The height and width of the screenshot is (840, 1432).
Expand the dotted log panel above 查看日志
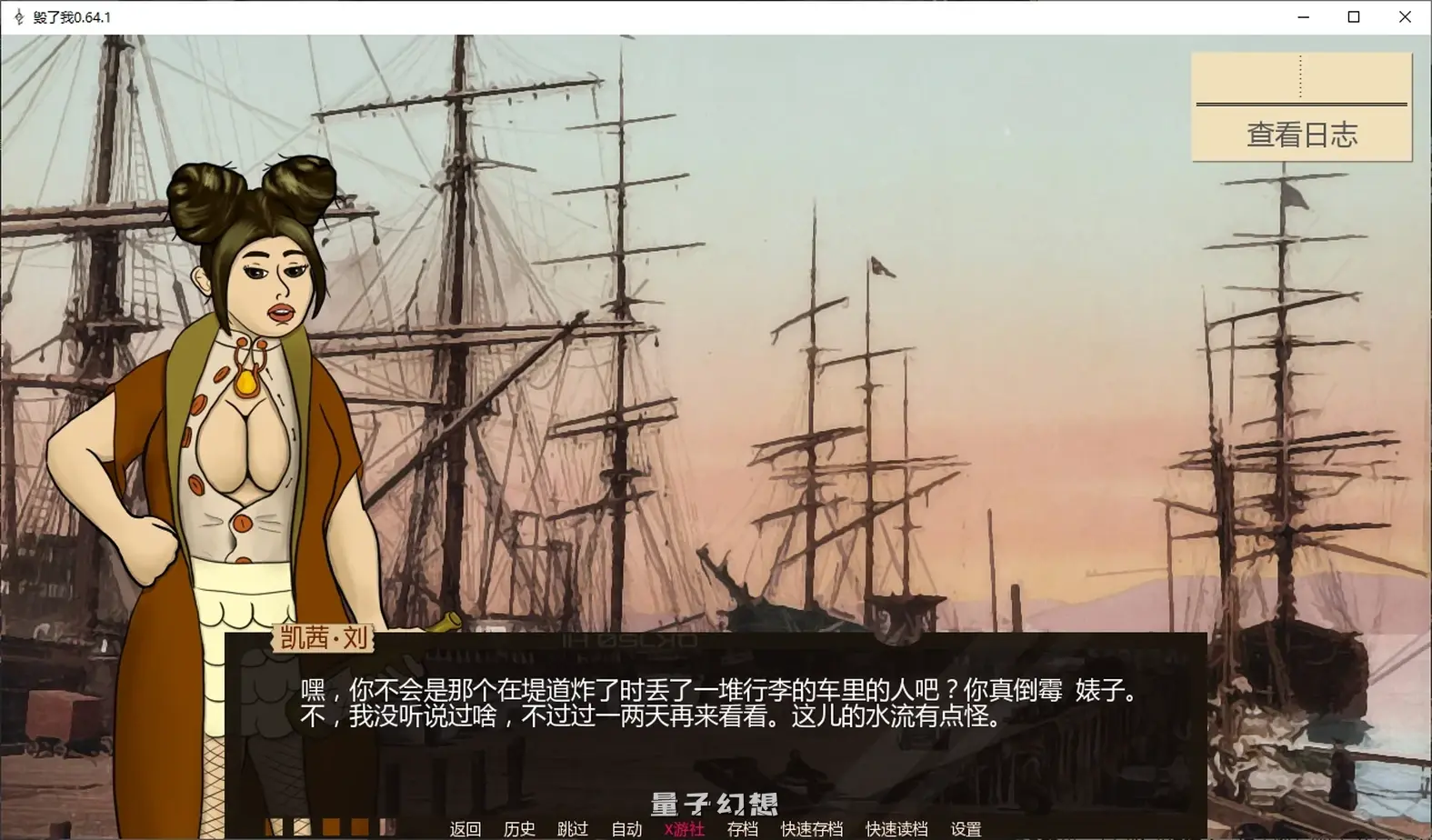click(1300, 77)
